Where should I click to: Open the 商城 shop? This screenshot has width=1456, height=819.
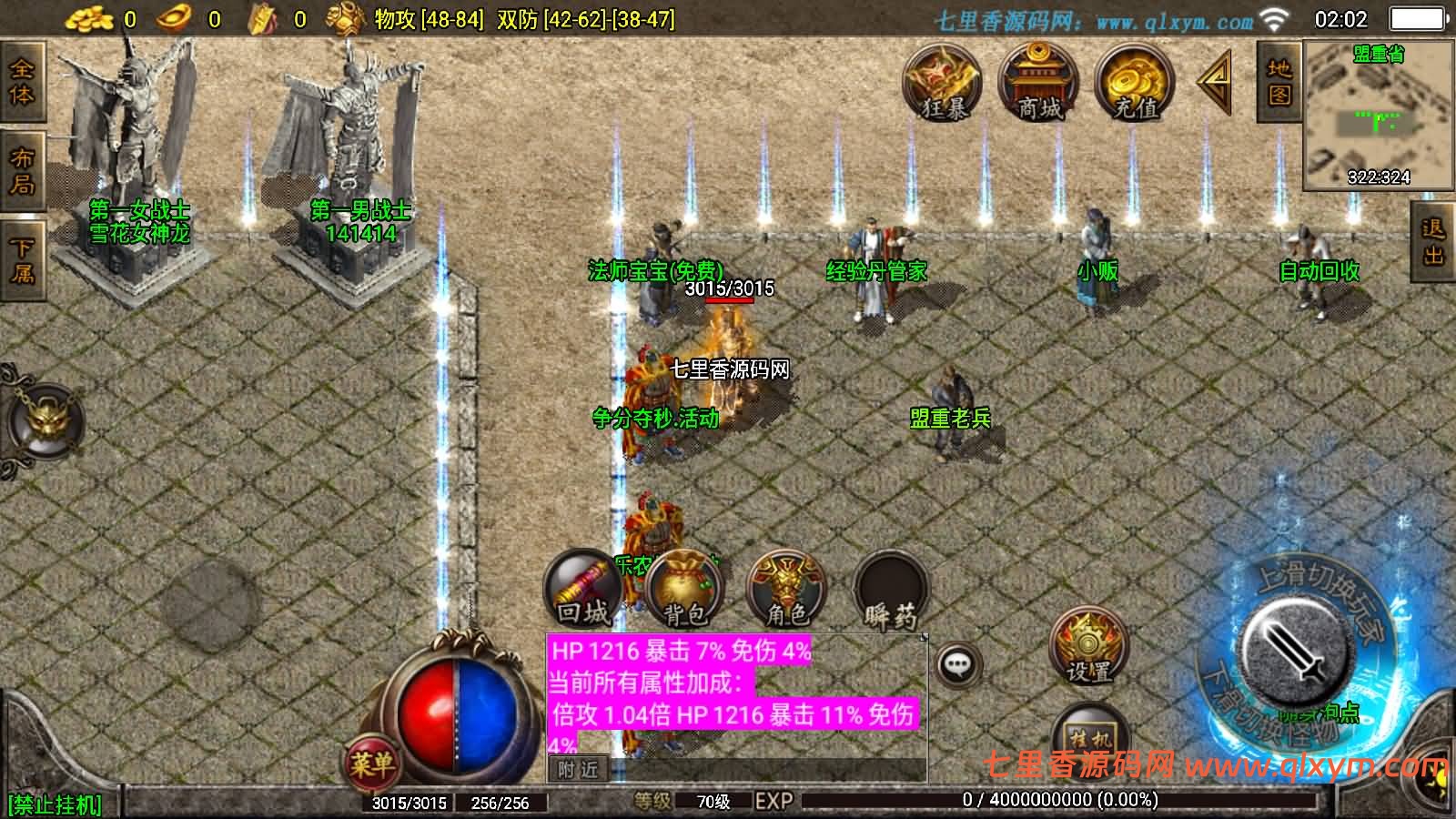click(x=1038, y=83)
